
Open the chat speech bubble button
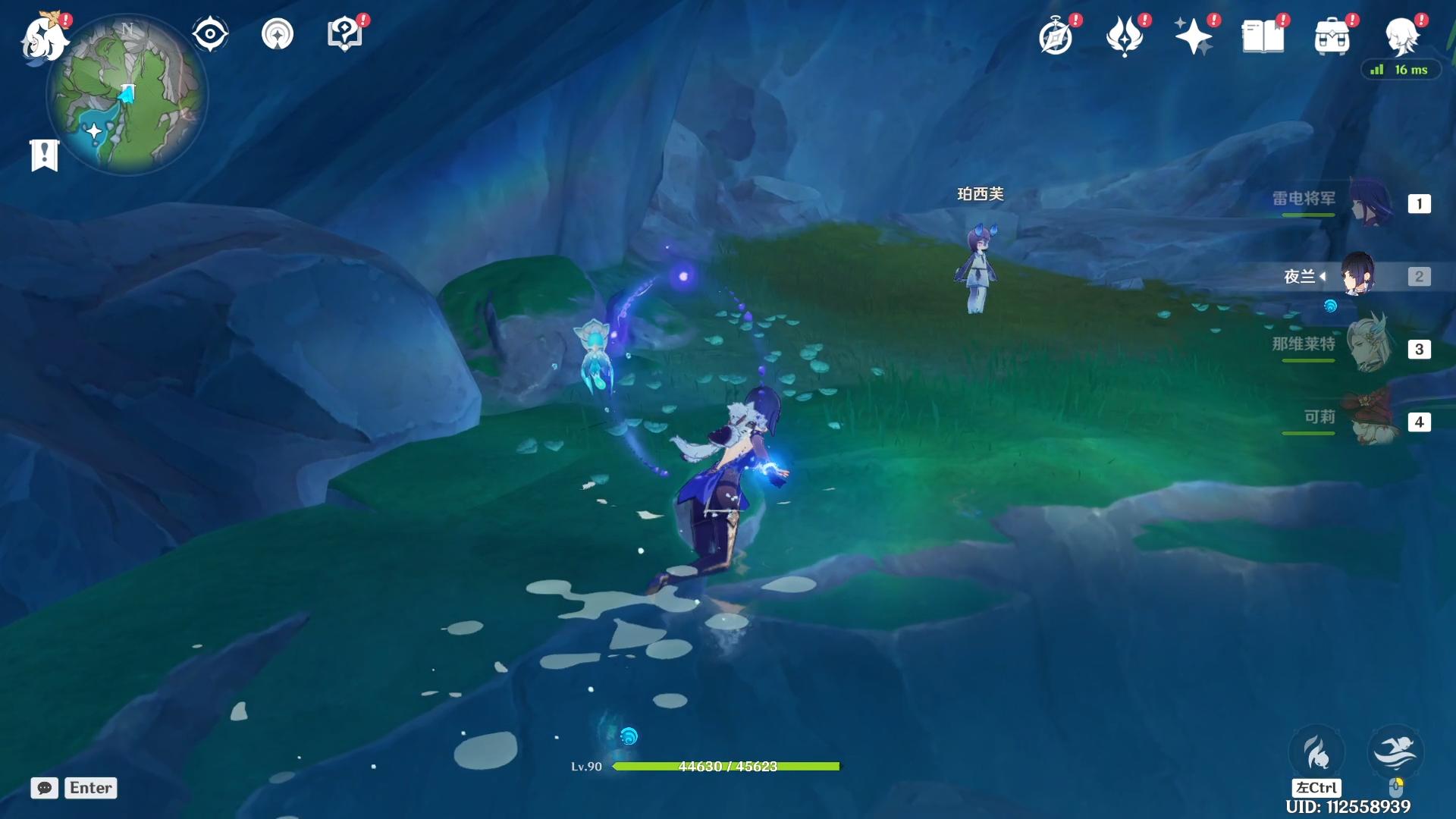[45, 788]
